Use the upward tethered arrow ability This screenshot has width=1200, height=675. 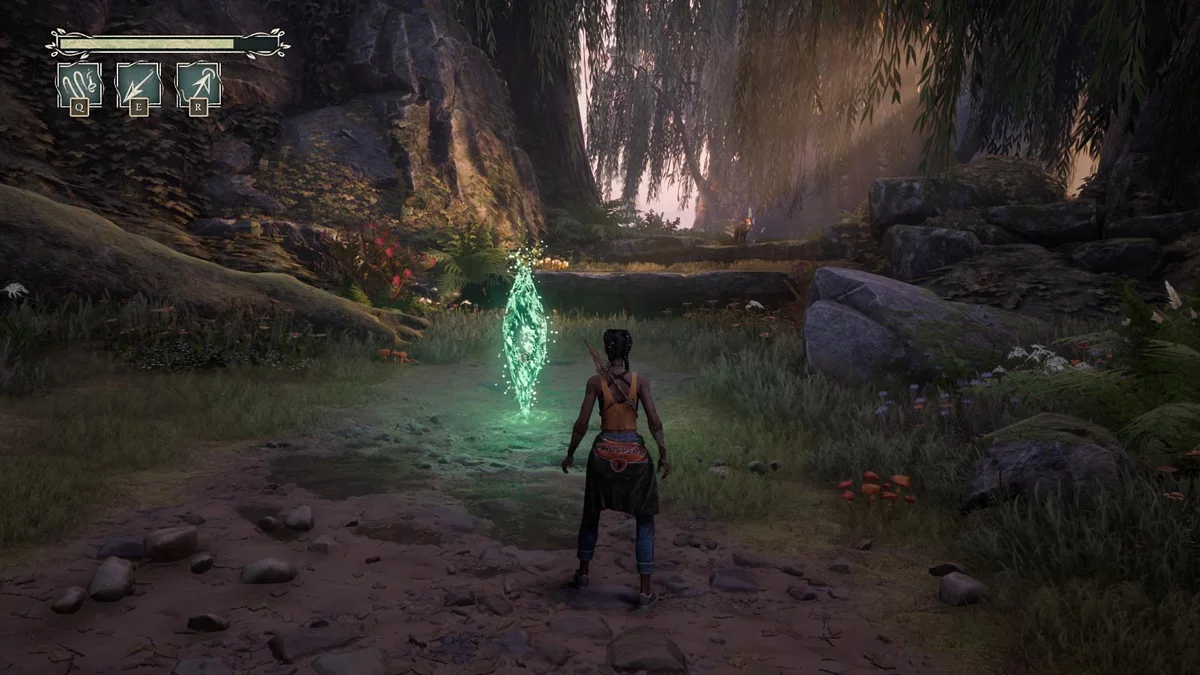(x=198, y=84)
